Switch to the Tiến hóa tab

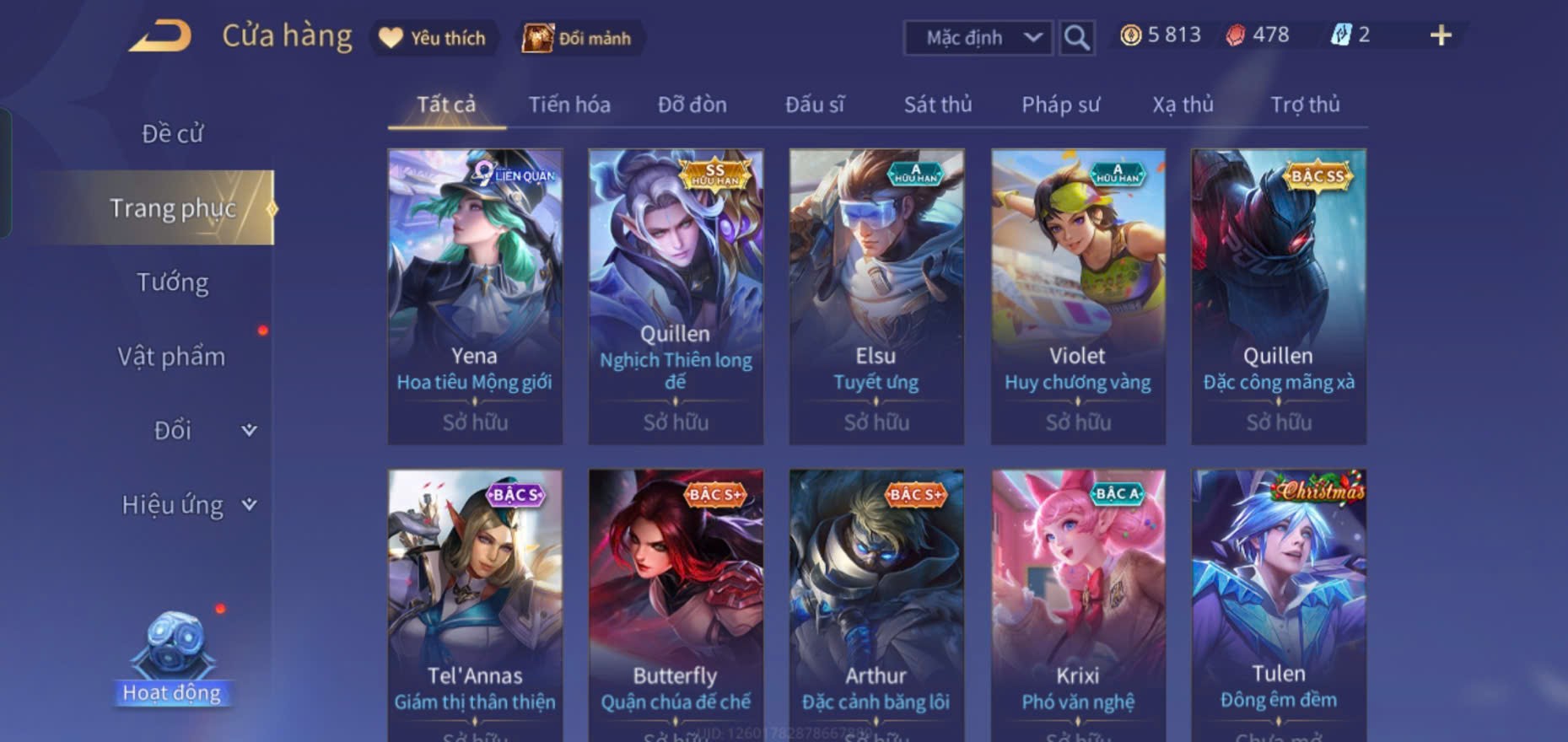(x=569, y=105)
